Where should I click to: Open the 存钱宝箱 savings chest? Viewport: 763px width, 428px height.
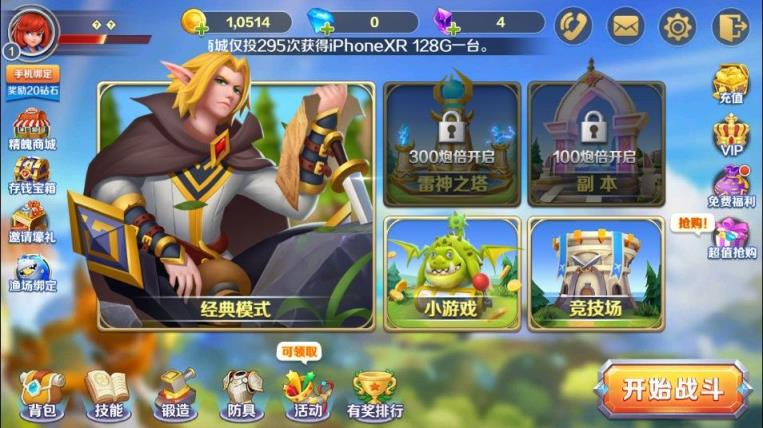[33, 176]
